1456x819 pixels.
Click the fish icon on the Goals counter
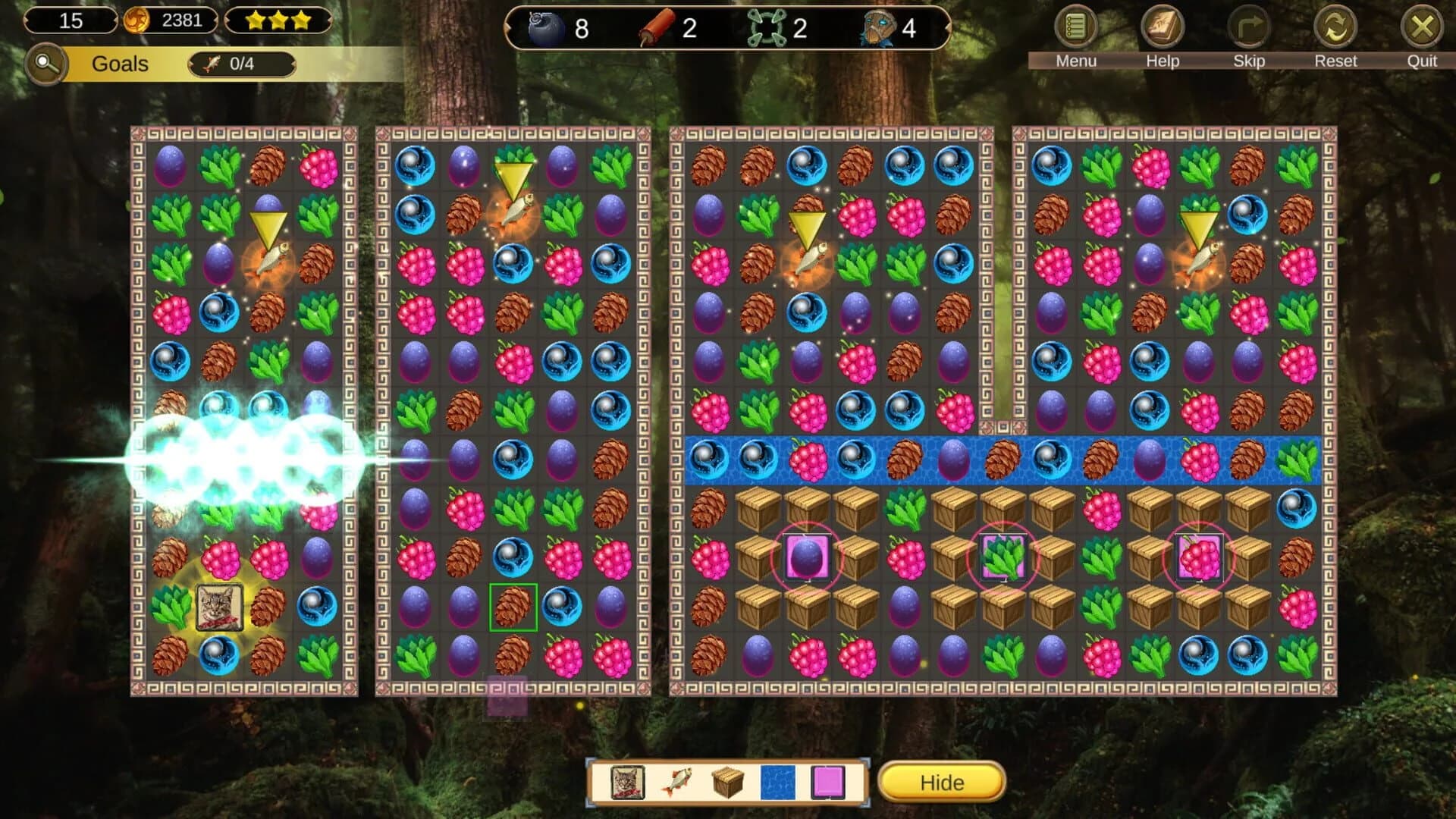212,64
